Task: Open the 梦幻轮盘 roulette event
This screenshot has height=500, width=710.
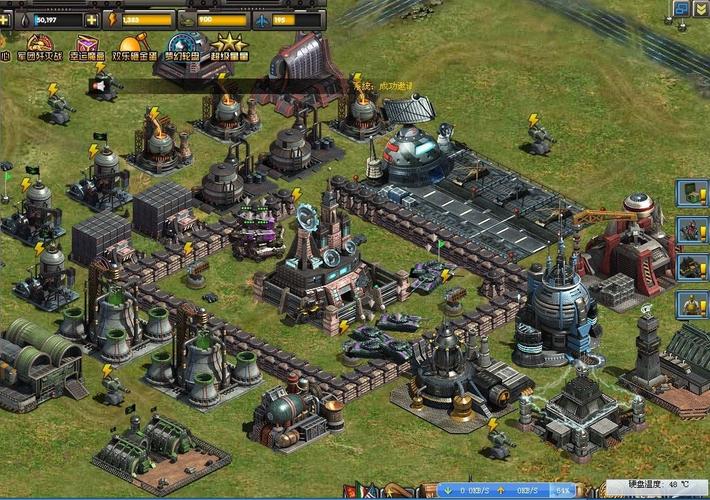Action: click(185, 48)
